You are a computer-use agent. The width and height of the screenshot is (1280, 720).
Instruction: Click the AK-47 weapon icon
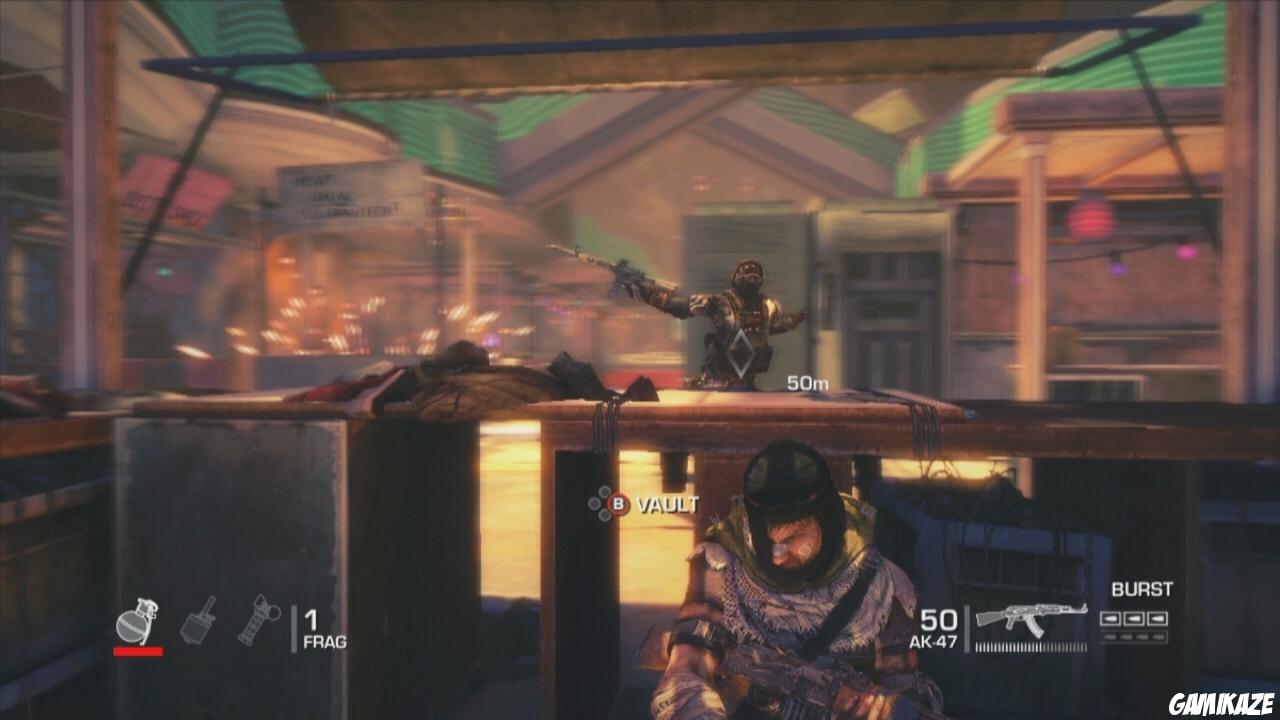[x=1031, y=617]
